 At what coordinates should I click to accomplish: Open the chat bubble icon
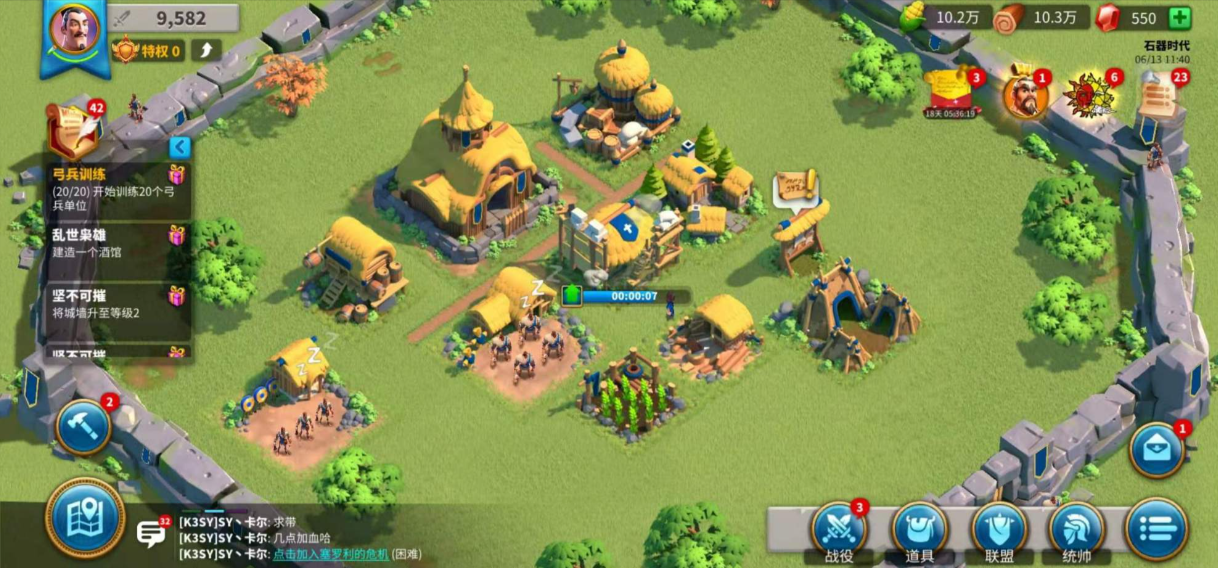point(151,532)
